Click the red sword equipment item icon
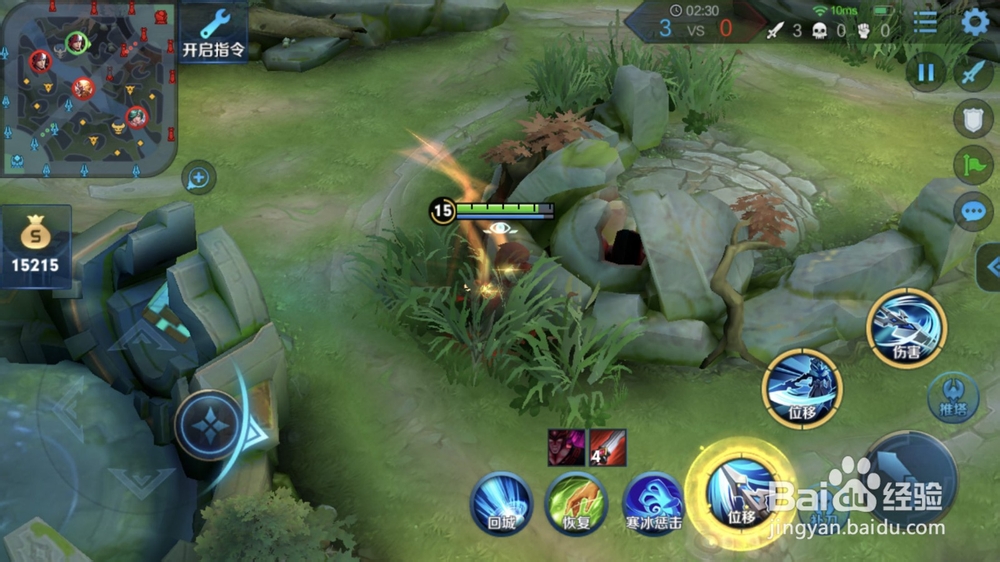 click(608, 447)
